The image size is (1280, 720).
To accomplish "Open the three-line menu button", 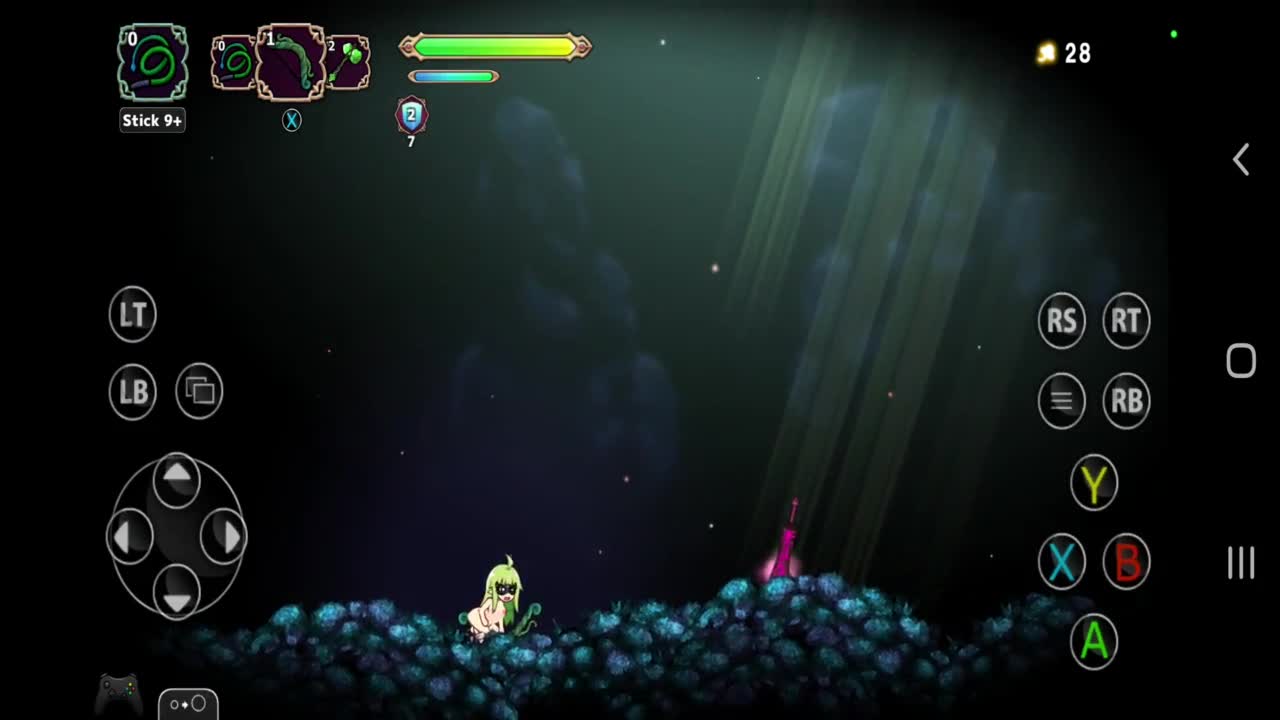I will (1061, 401).
